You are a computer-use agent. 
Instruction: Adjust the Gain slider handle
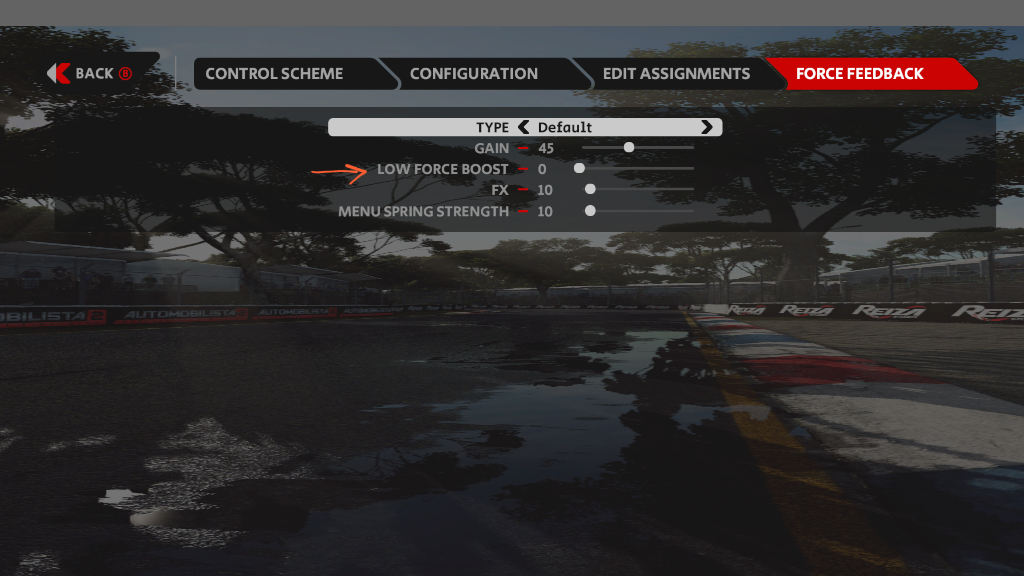pos(629,148)
